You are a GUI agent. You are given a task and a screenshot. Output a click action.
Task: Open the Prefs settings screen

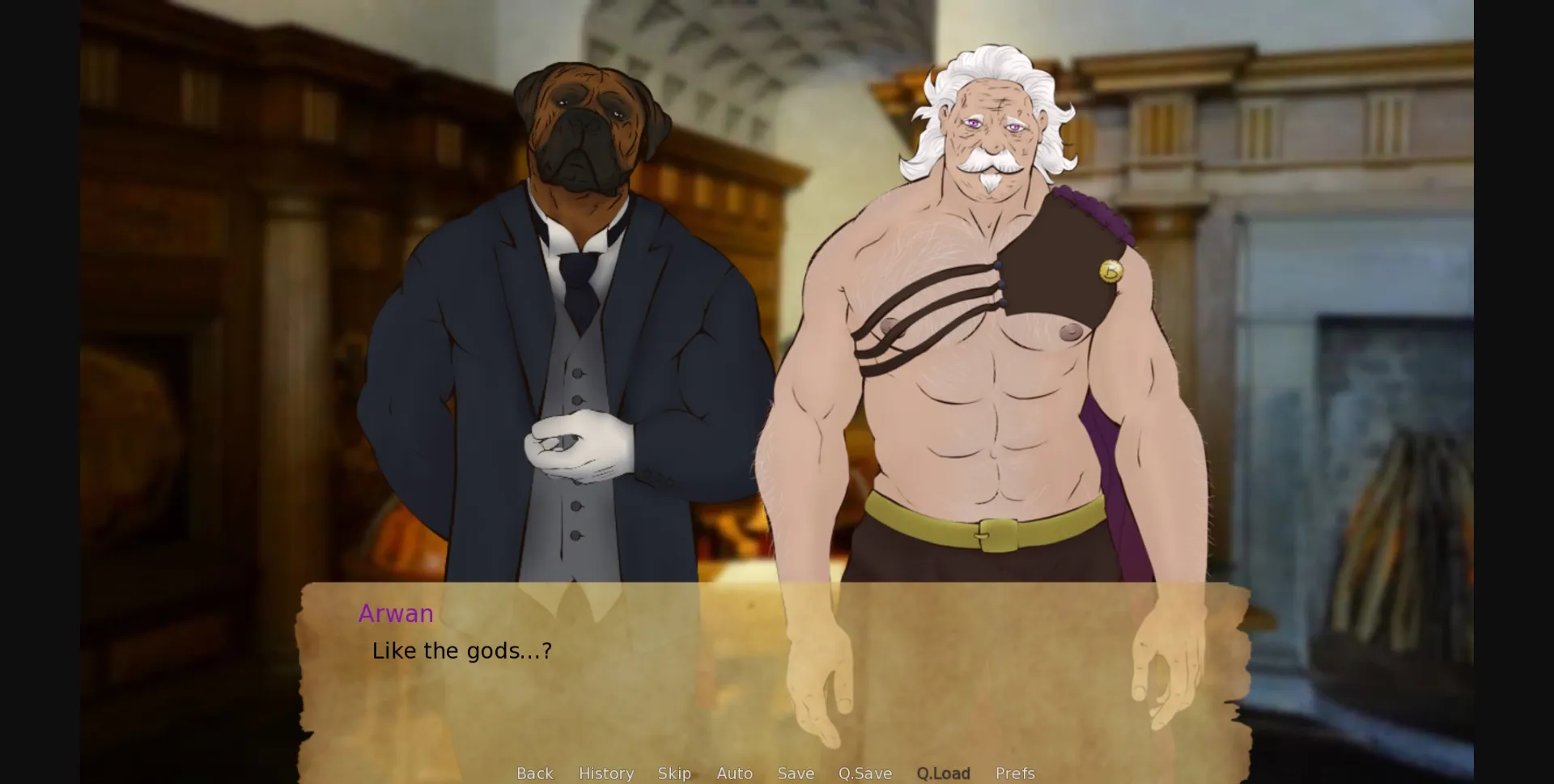tap(1014, 773)
